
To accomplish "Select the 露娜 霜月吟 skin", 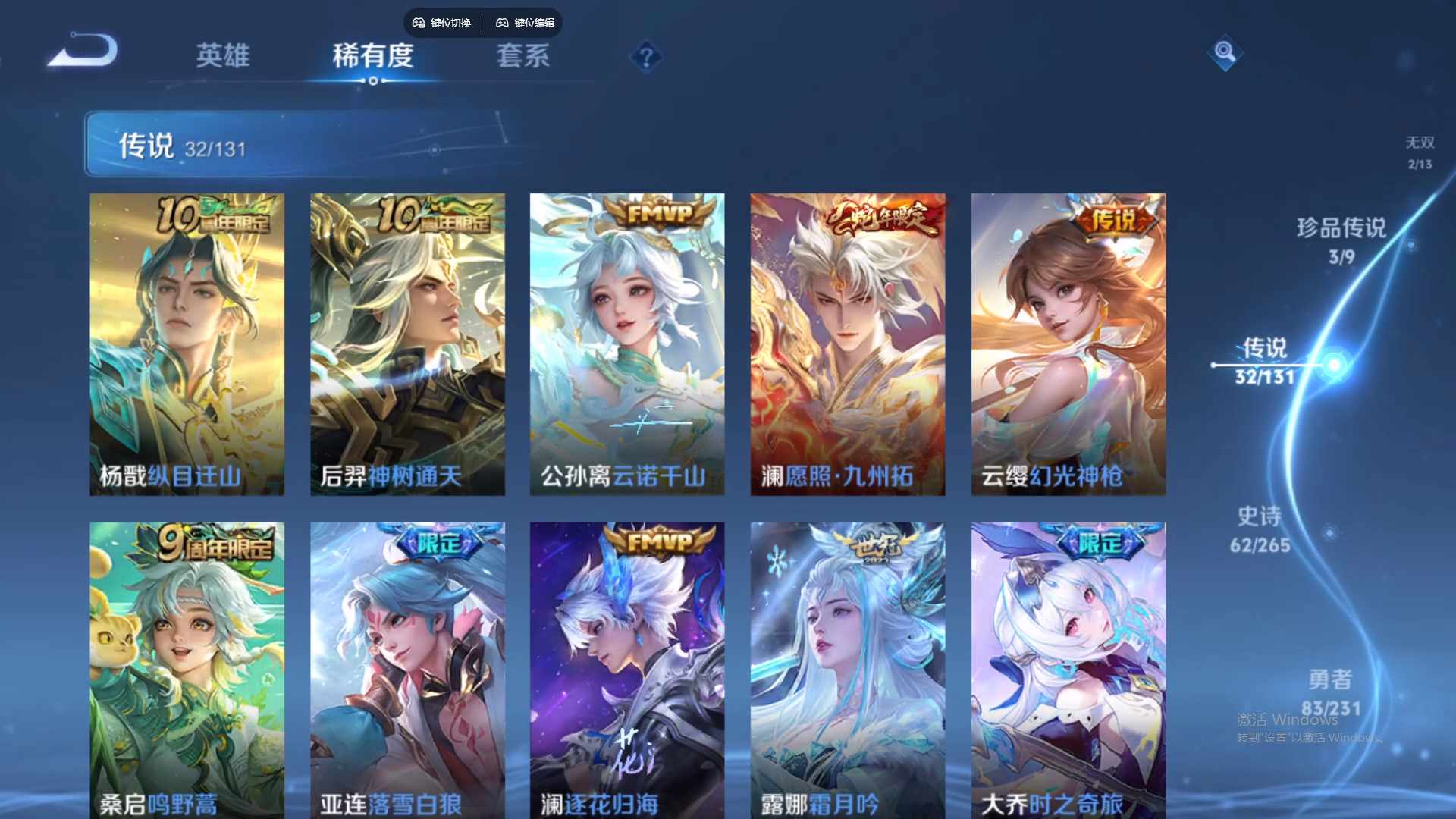I will click(x=848, y=667).
